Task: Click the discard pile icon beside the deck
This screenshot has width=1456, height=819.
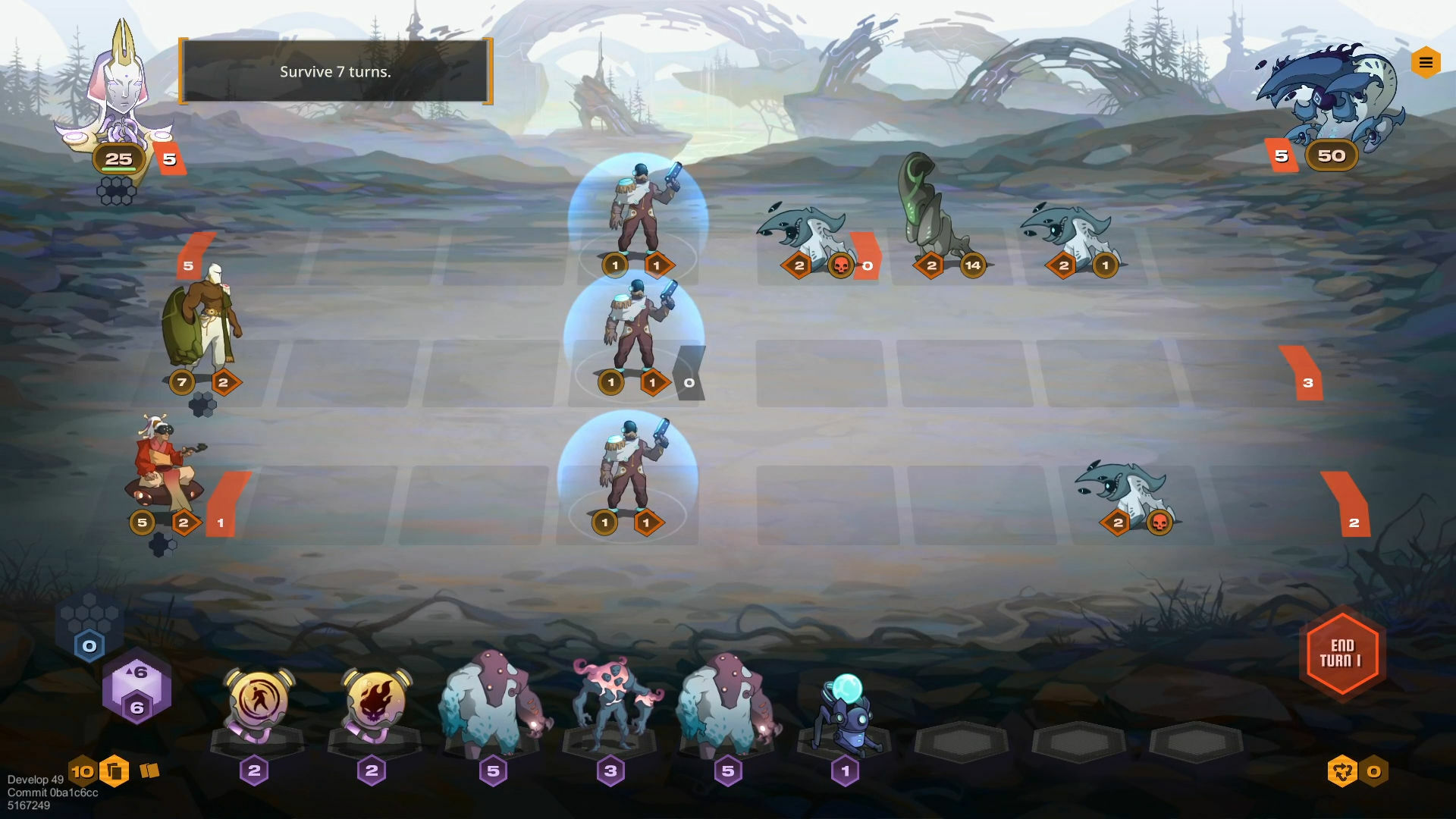Action: (x=149, y=769)
